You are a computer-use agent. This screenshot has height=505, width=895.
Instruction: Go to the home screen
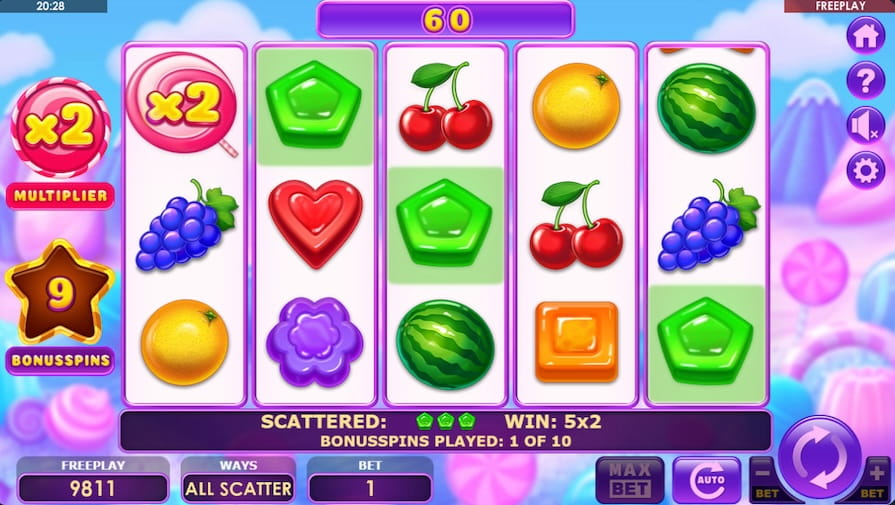[x=865, y=35]
